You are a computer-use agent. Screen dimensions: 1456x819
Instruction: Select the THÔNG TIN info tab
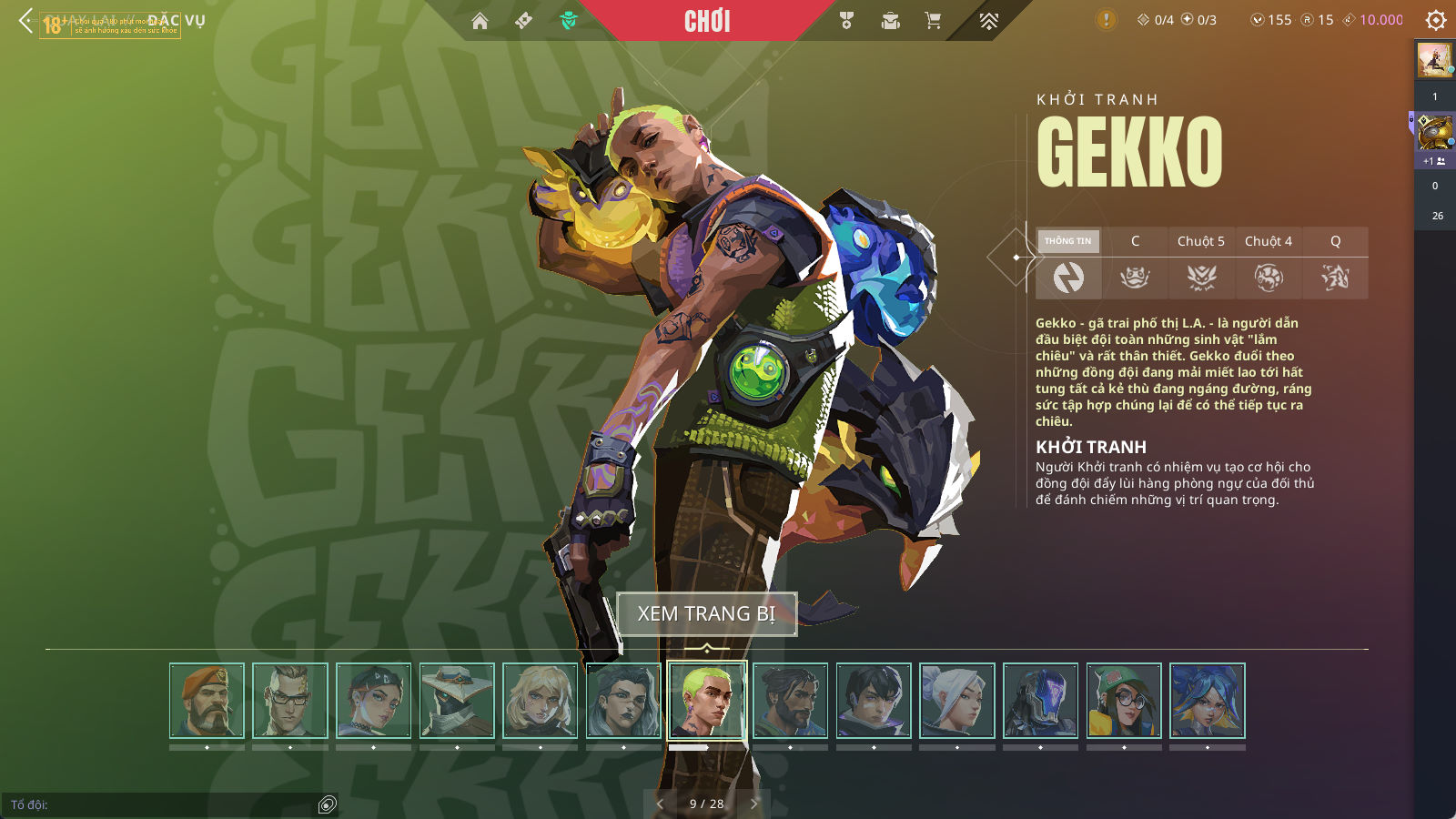point(1068,241)
